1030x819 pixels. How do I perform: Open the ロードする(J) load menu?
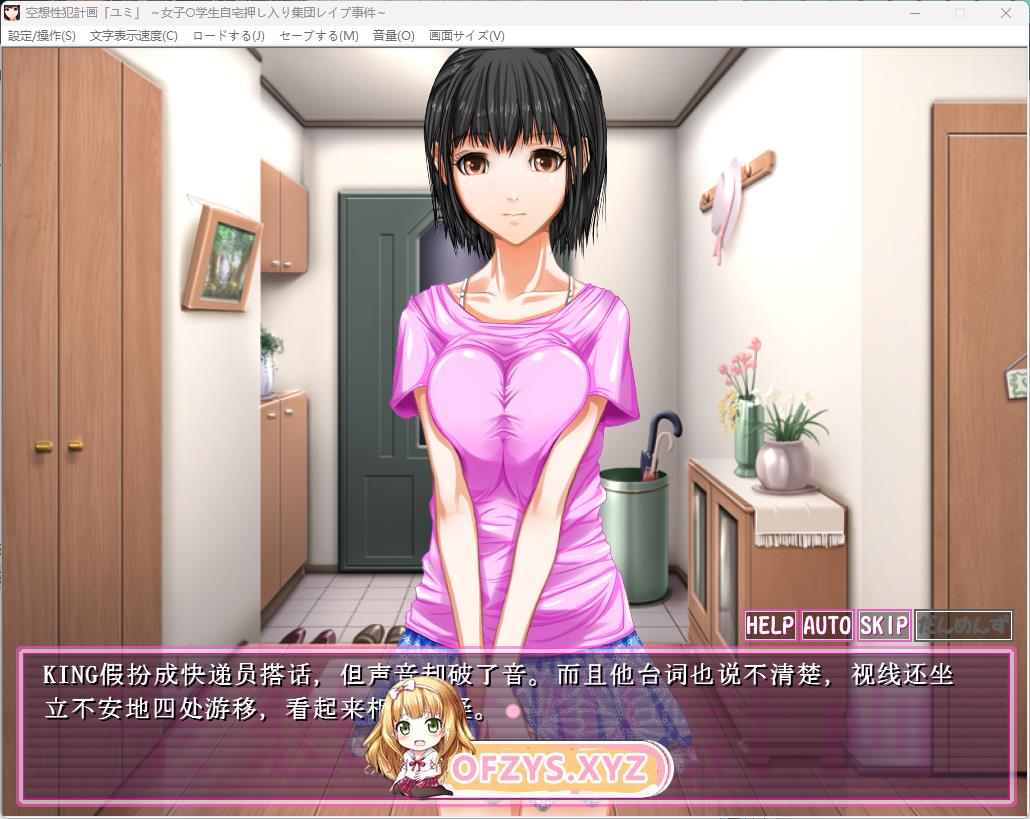tap(228, 36)
